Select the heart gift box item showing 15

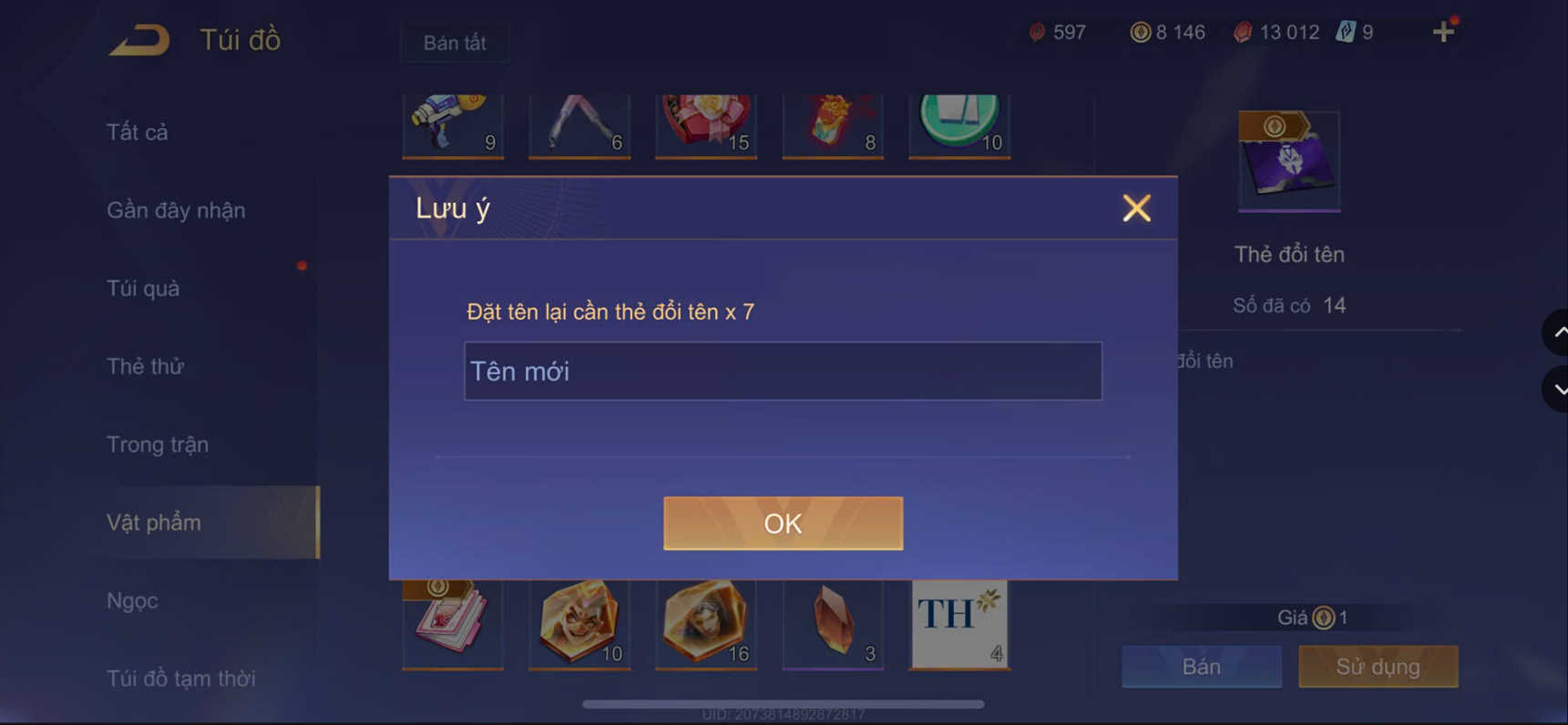point(705,126)
